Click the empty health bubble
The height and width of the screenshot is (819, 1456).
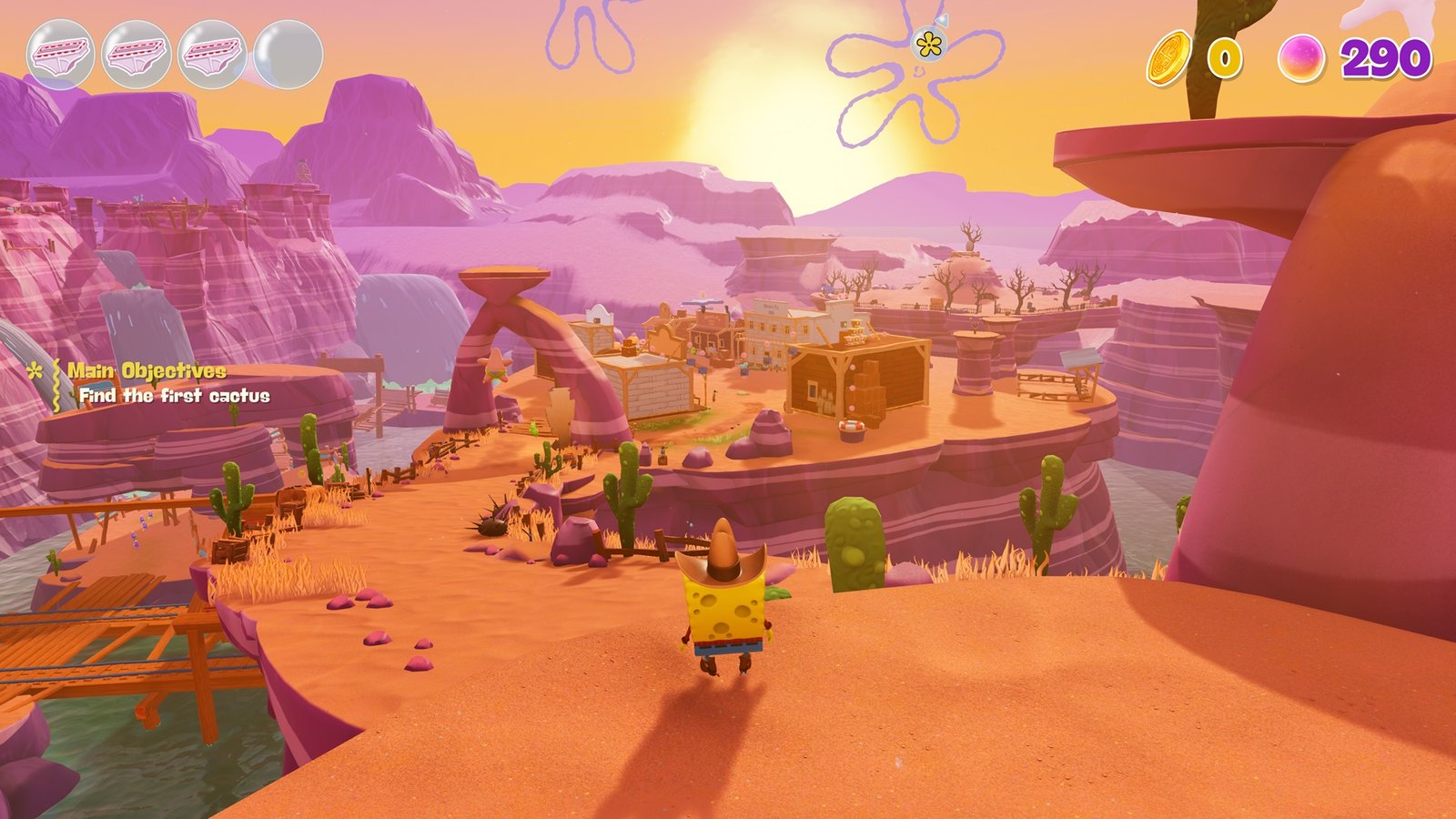[288, 55]
